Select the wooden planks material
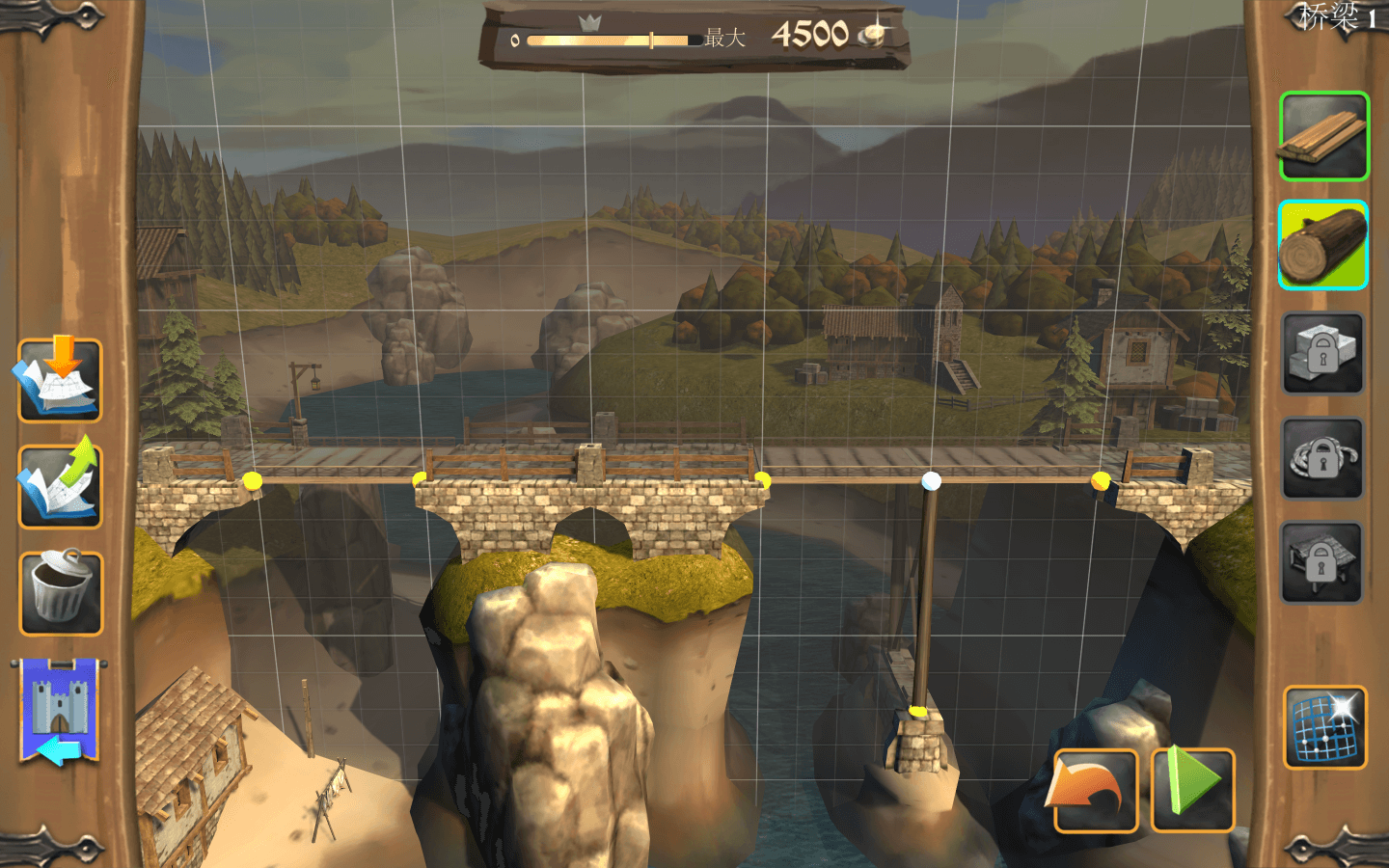Screen dimensions: 1389x868 click(1323, 137)
